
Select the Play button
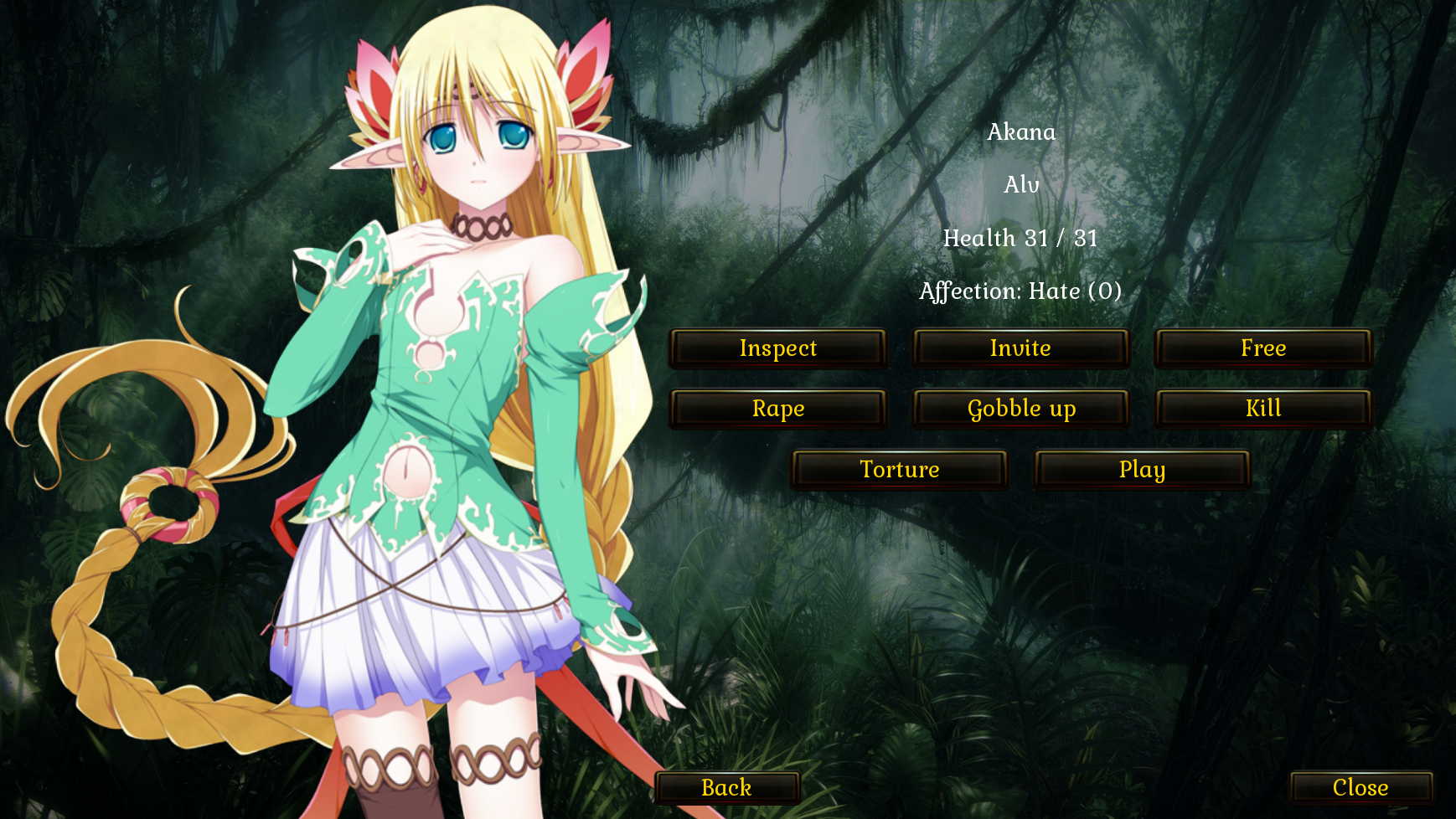[1142, 470]
